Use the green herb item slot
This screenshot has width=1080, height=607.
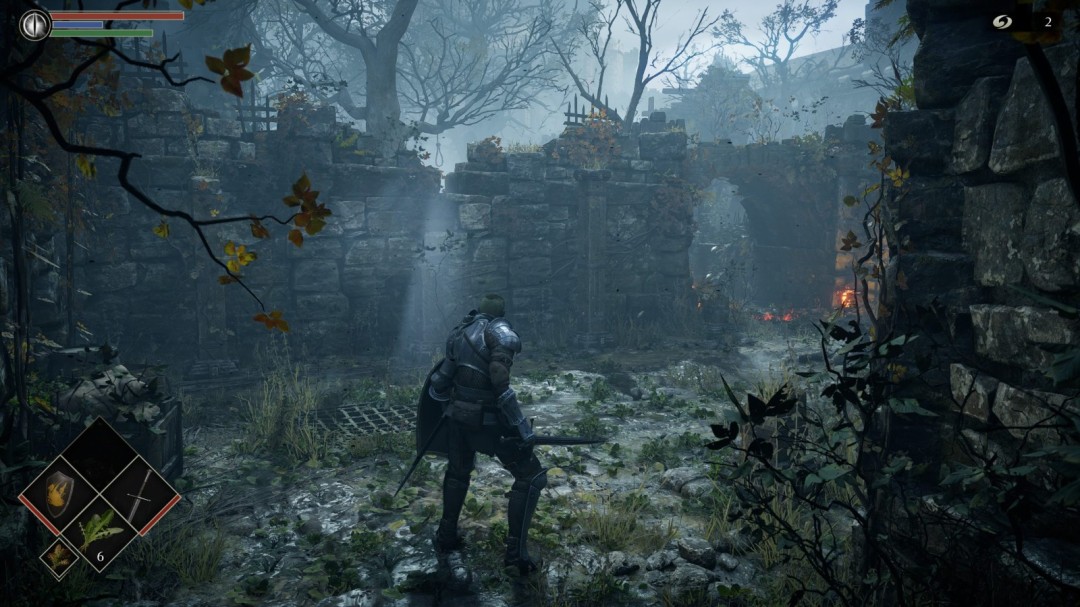coord(100,530)
